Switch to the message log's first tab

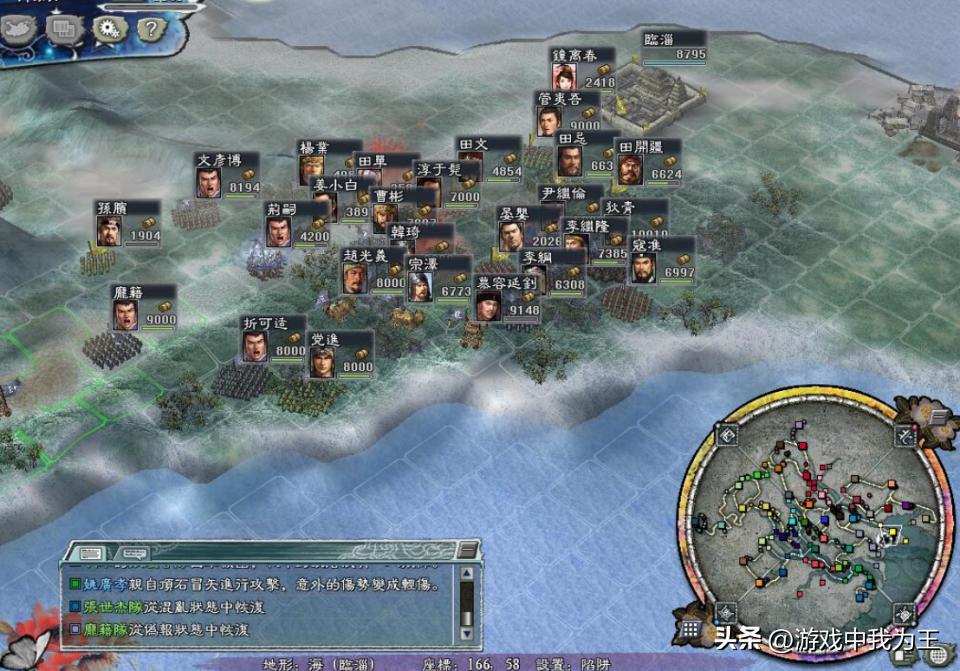point(86,551)
